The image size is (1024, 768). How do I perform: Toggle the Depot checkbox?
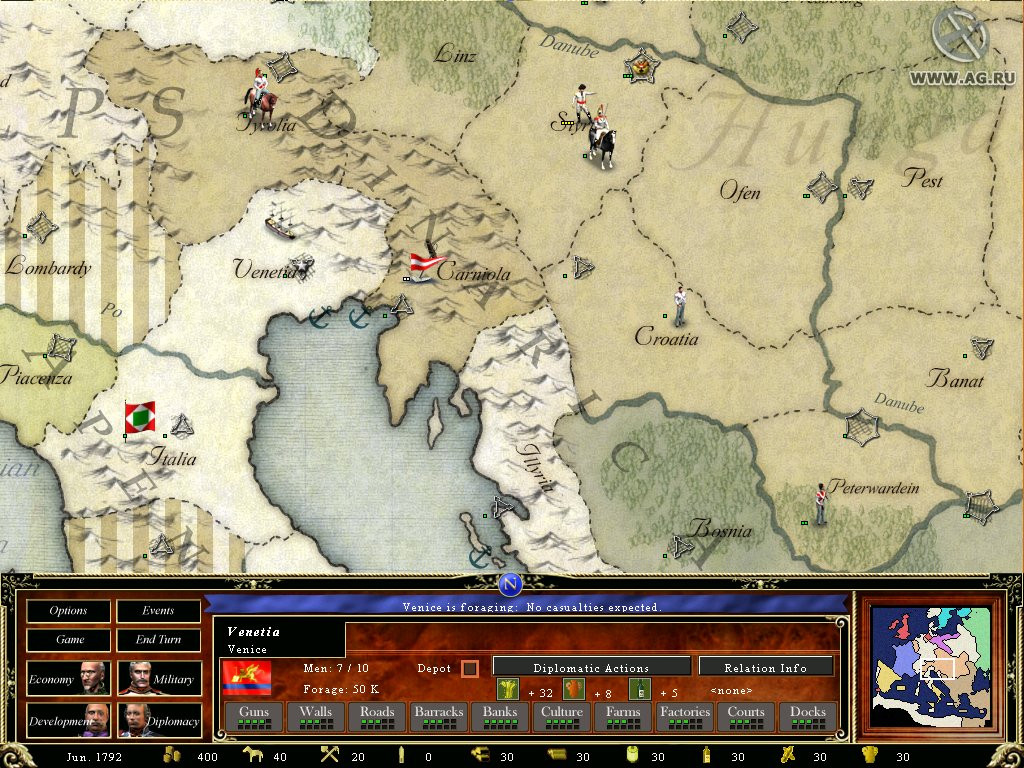click(469, 668)
